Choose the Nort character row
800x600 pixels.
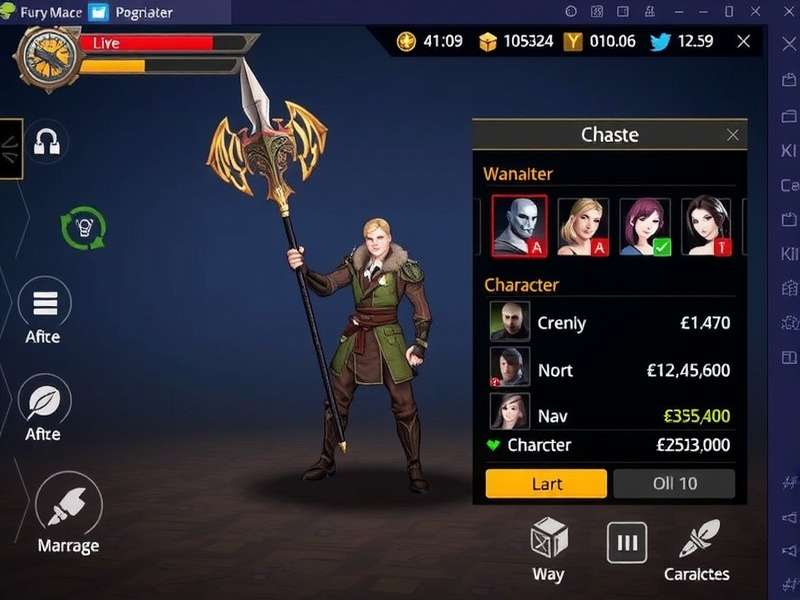click(609, 370)
